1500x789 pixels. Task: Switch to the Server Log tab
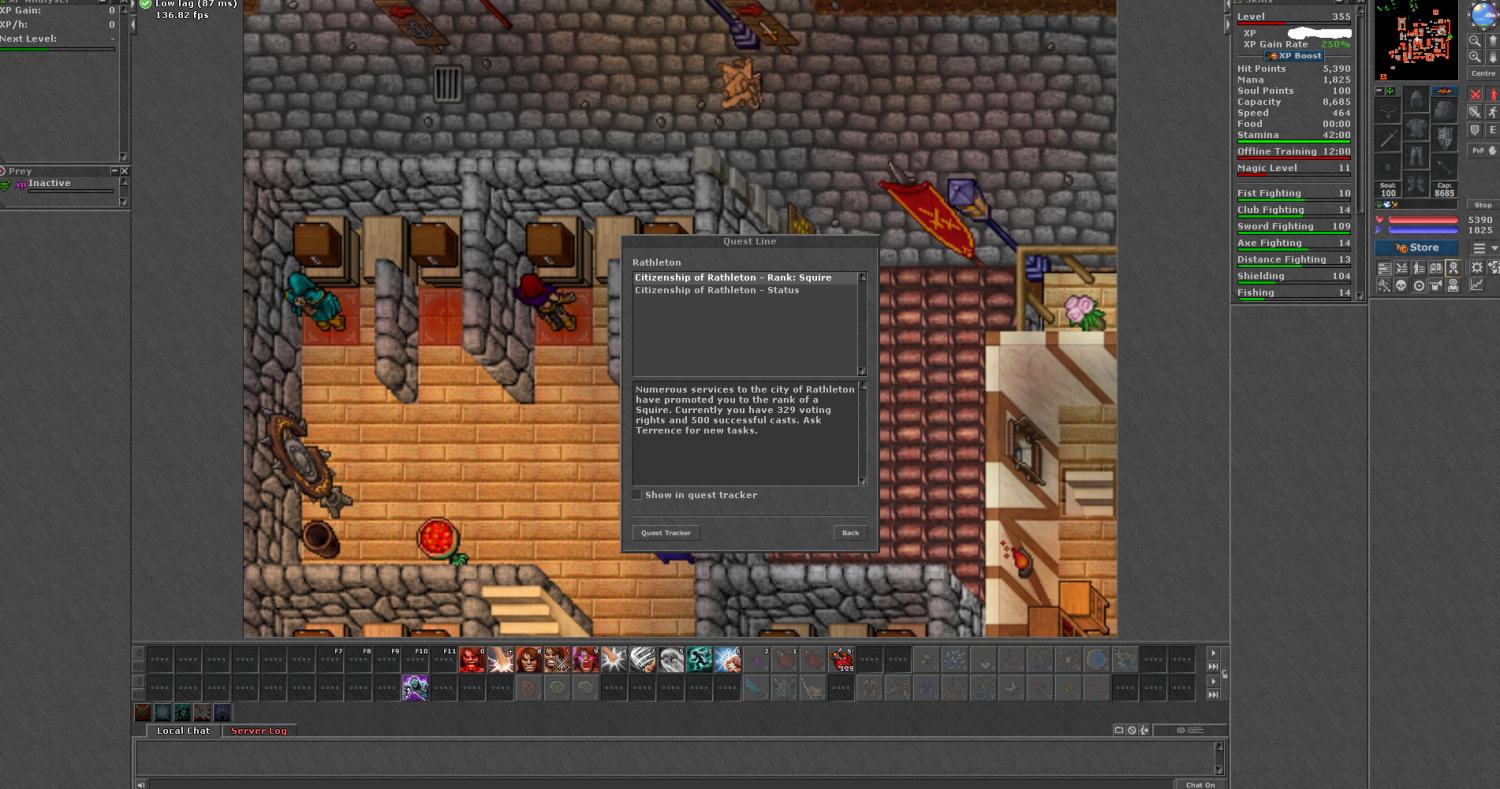click(x=259, y=731)
